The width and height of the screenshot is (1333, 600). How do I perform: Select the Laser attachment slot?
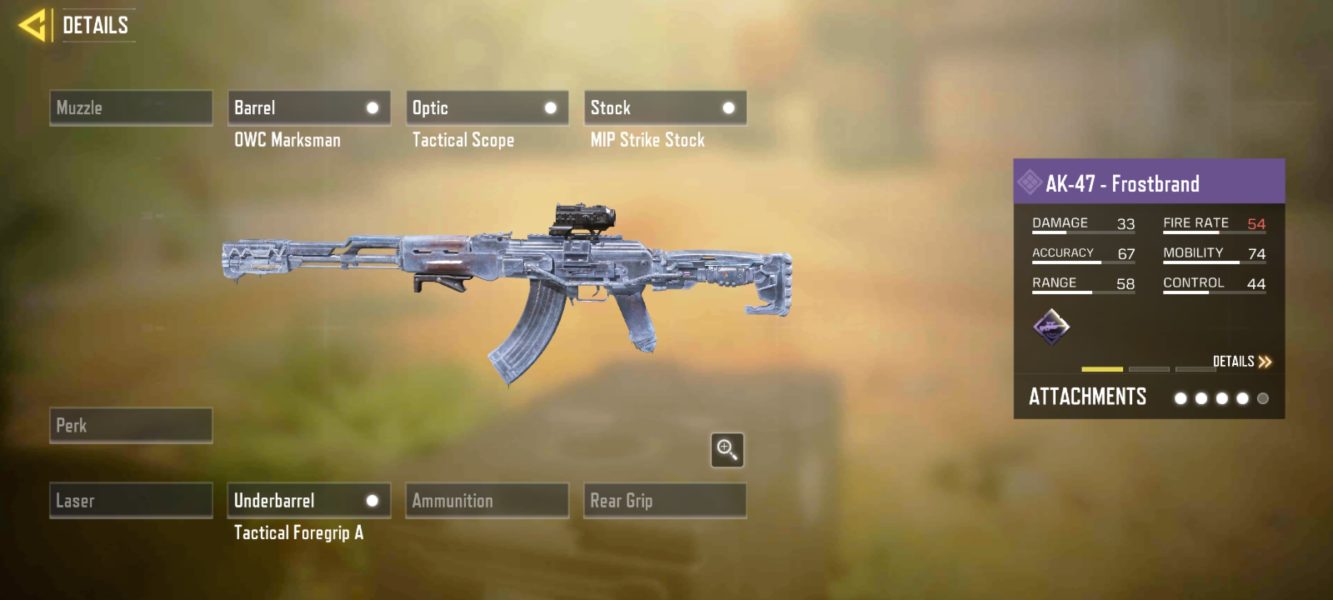coord(131,500)
